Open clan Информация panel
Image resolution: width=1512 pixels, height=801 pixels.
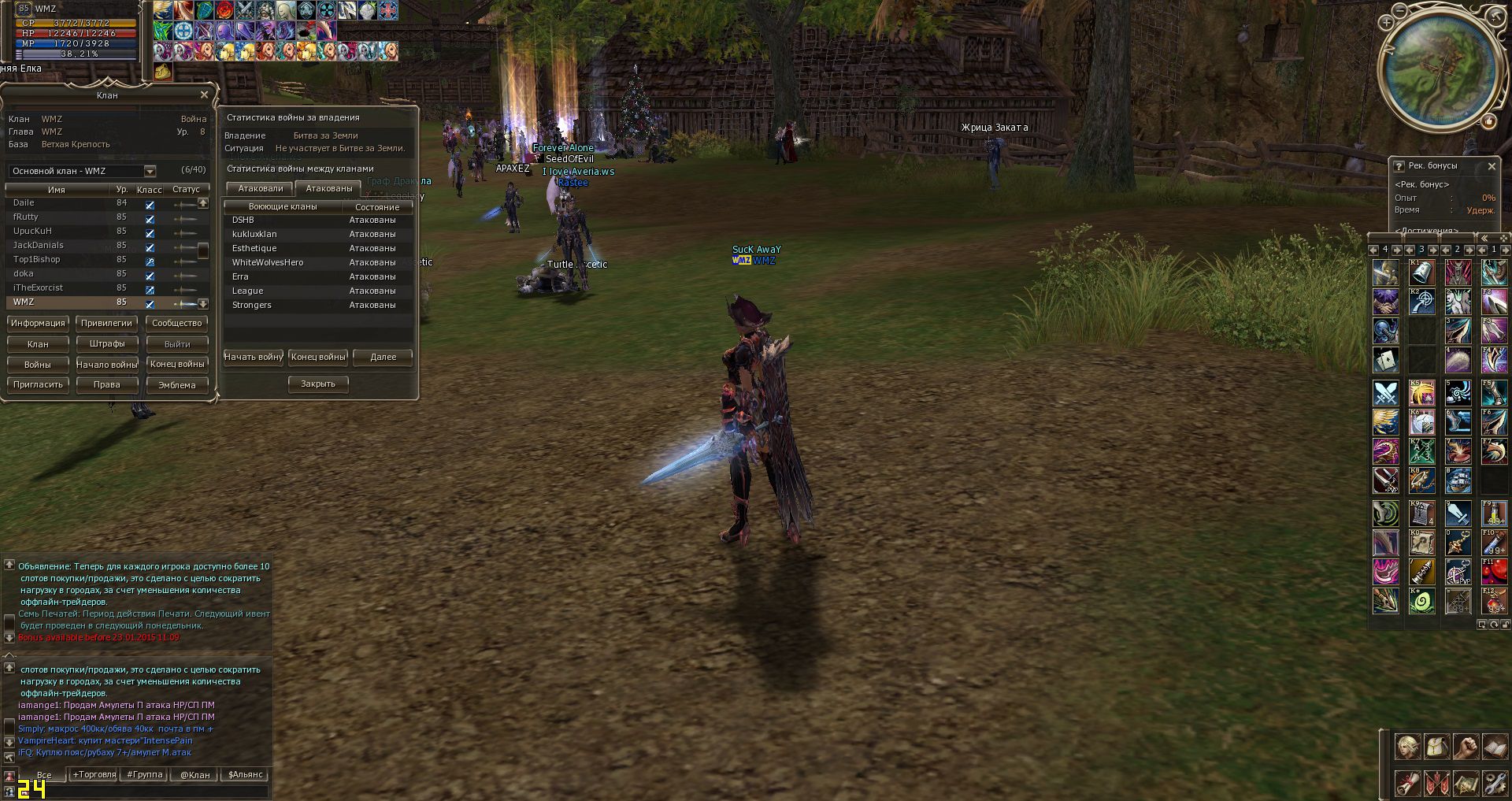38,323
